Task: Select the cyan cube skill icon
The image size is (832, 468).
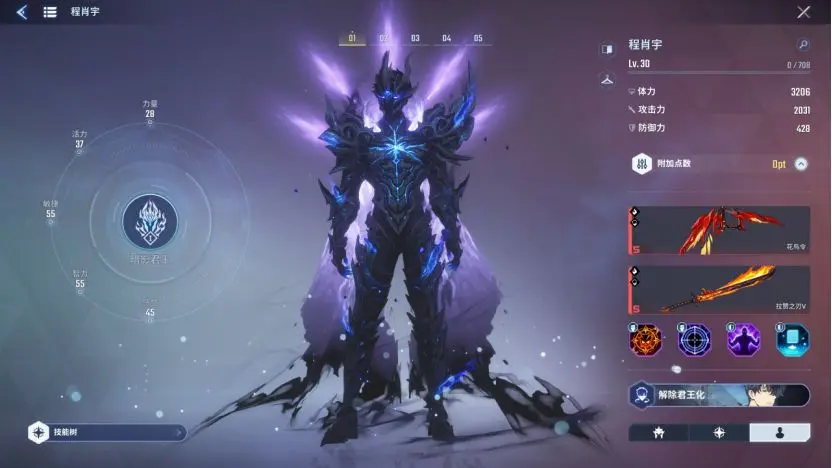Action: coord(793,341)
